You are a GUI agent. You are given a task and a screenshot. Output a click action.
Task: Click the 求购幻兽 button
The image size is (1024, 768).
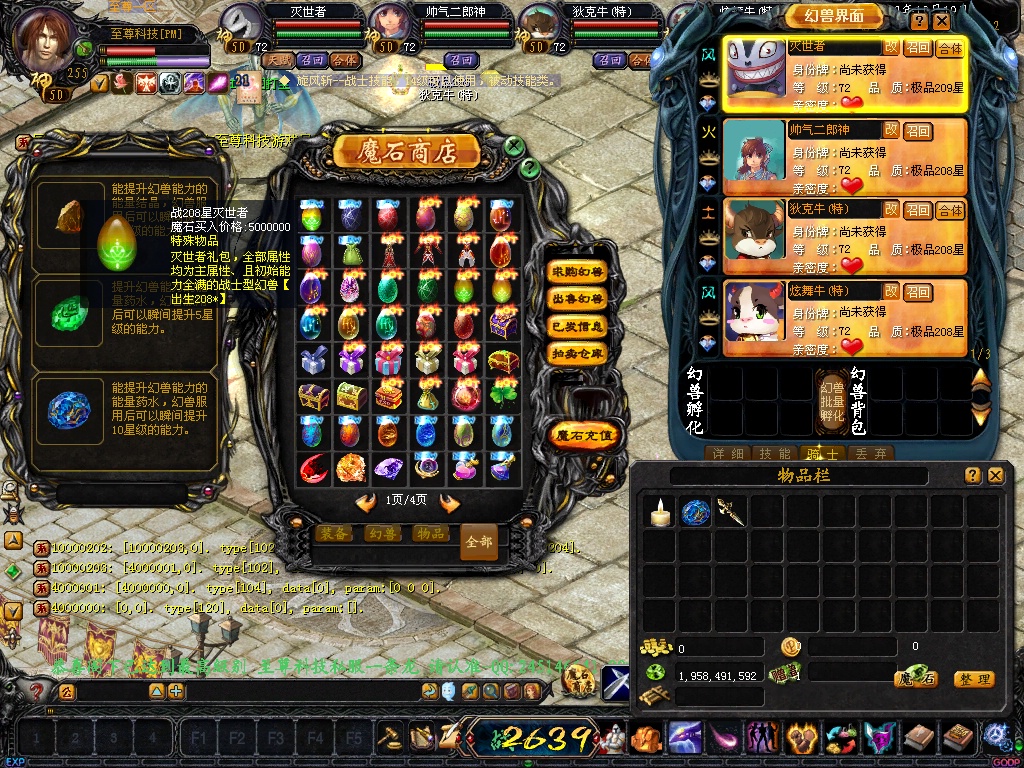(577, 272)
